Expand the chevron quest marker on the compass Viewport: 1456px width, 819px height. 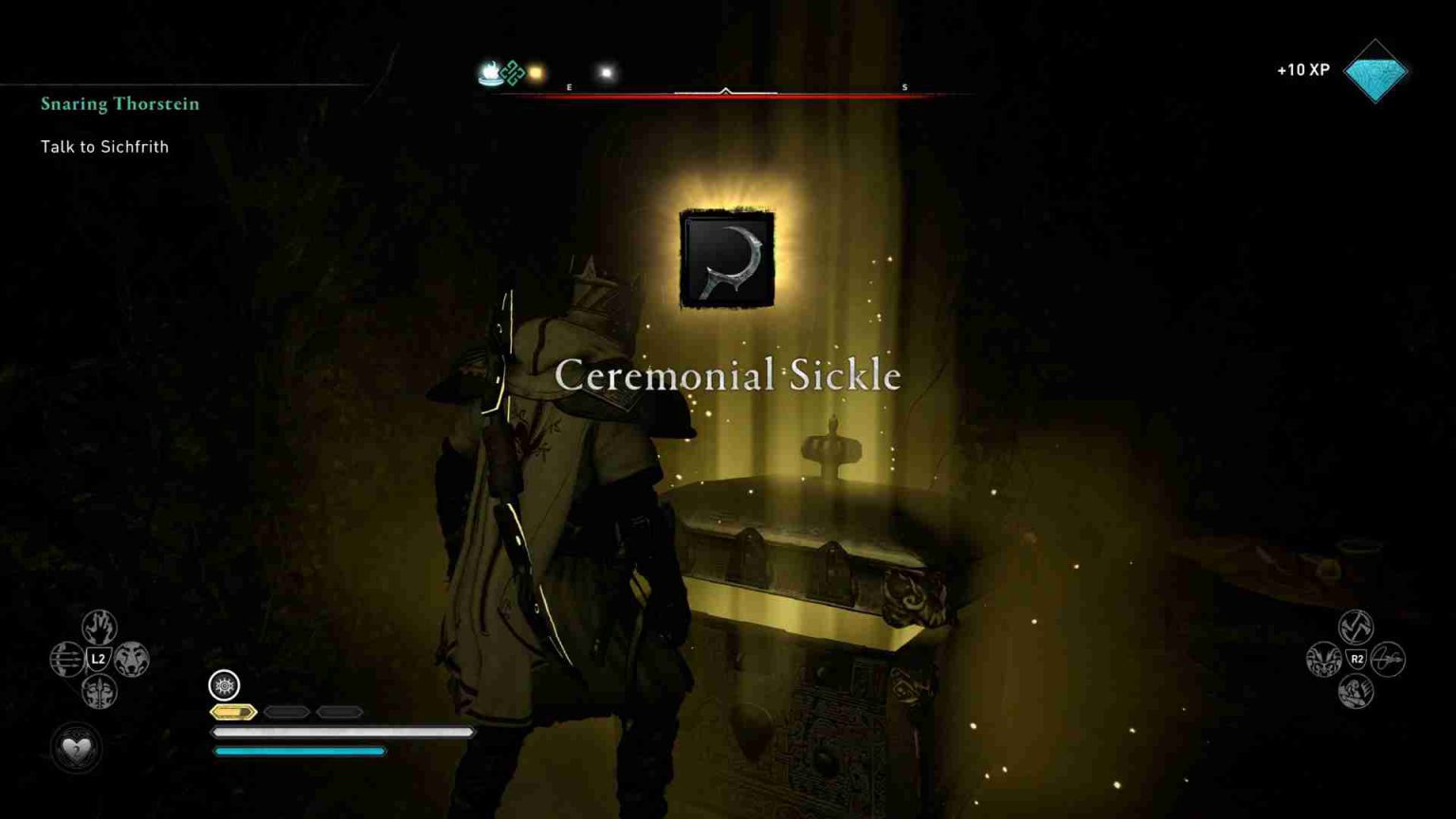(x=726, y=91)
